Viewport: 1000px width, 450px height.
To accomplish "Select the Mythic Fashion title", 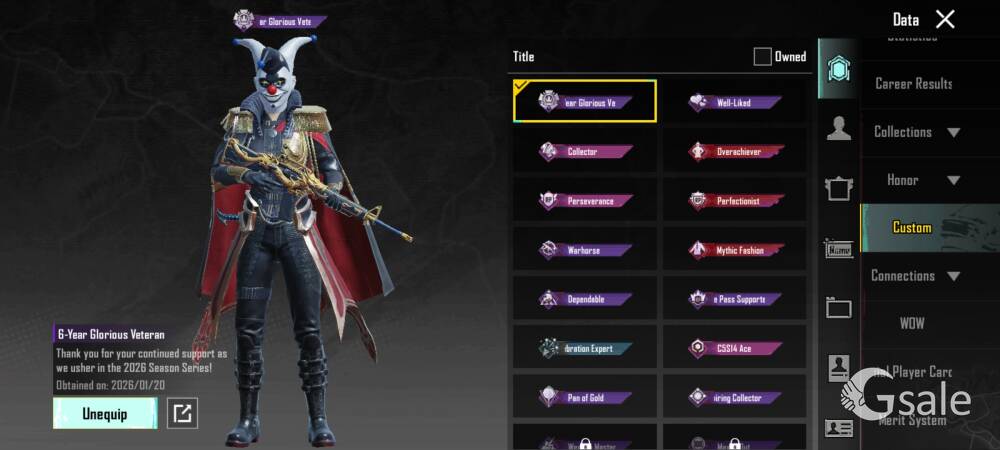I will (734, 250).
